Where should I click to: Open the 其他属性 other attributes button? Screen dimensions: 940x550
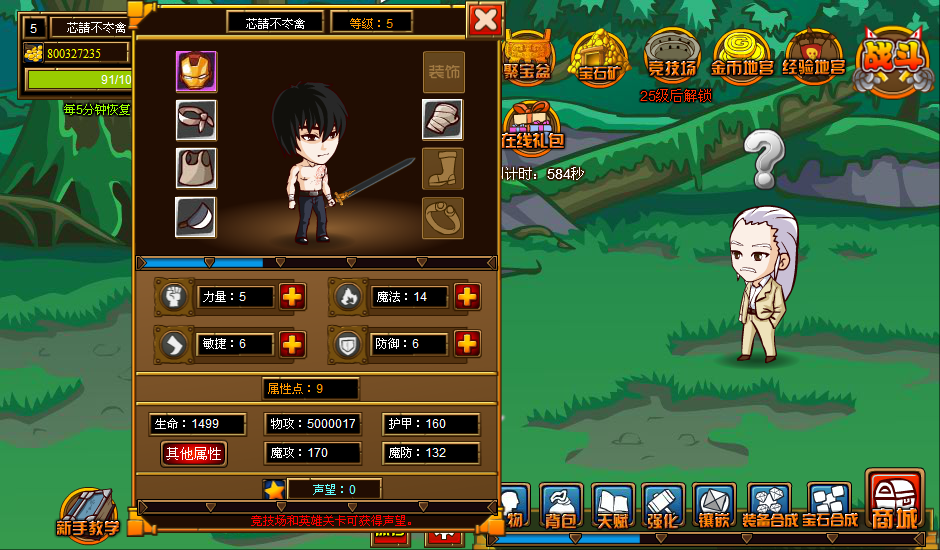[194, 454]
